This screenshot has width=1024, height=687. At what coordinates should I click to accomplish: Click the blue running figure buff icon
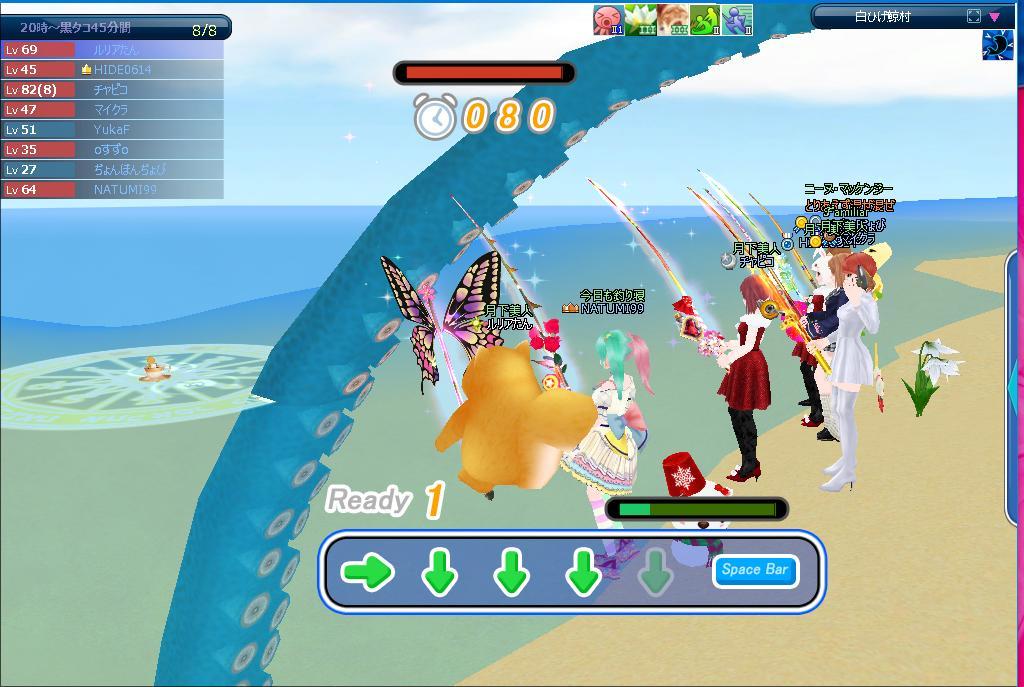click(738, 19)
